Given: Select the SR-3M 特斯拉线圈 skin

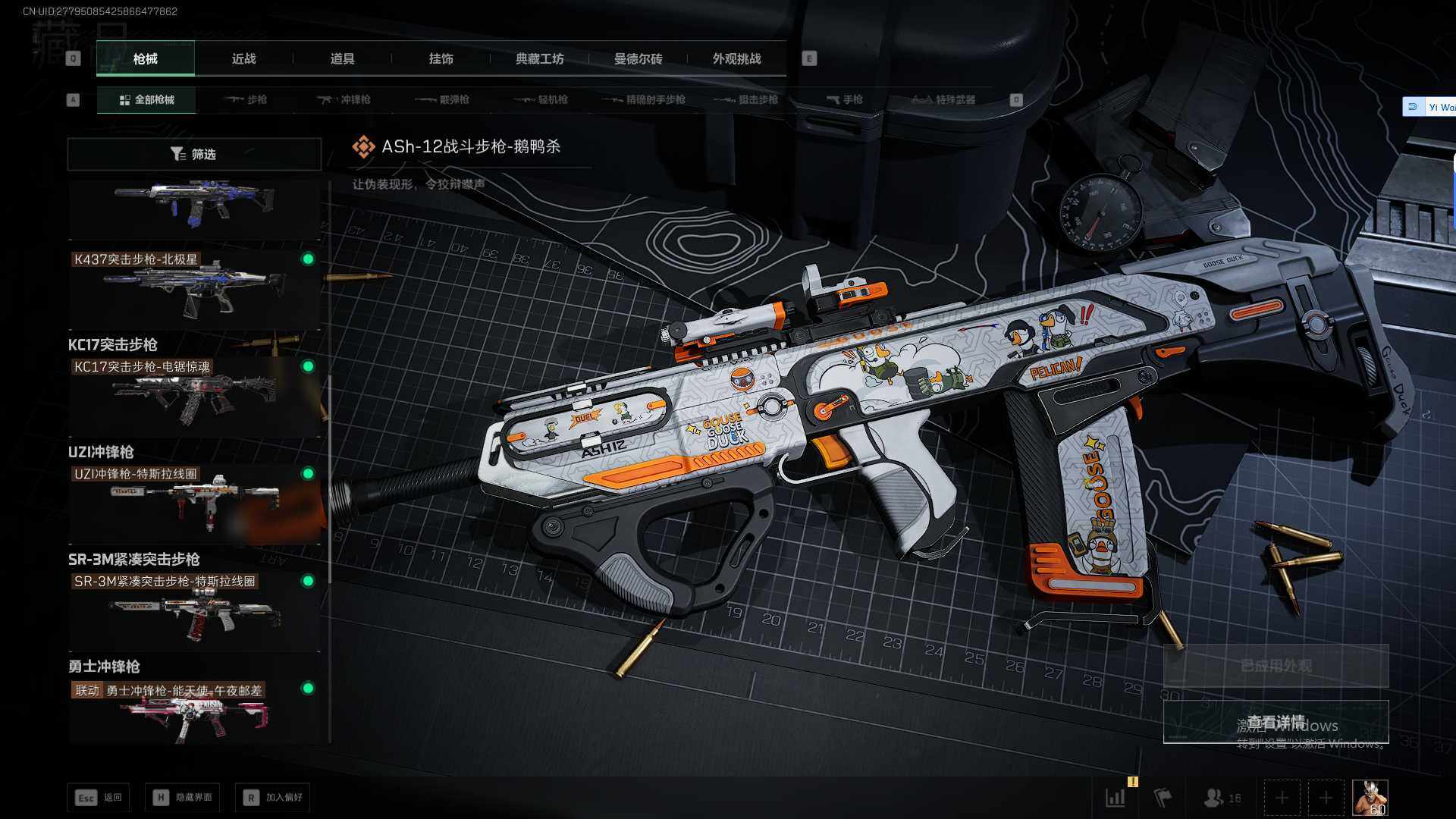Looking at the screenshot, I should pyautogui.click(x=194, y=610).
